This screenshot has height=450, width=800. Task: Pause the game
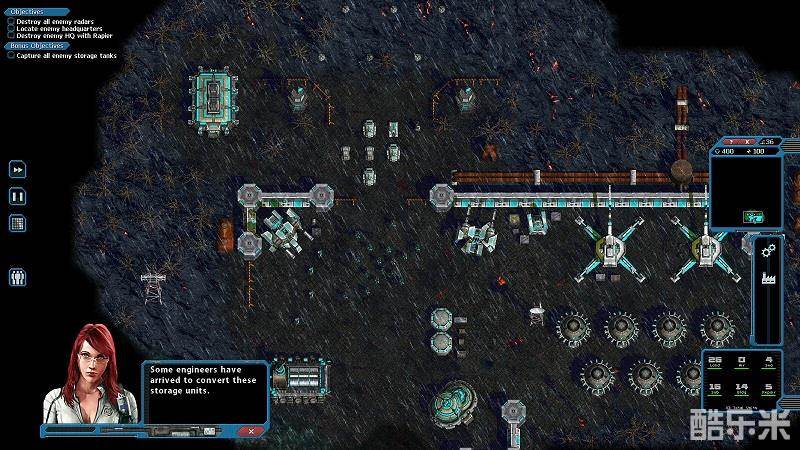(18, 196)
